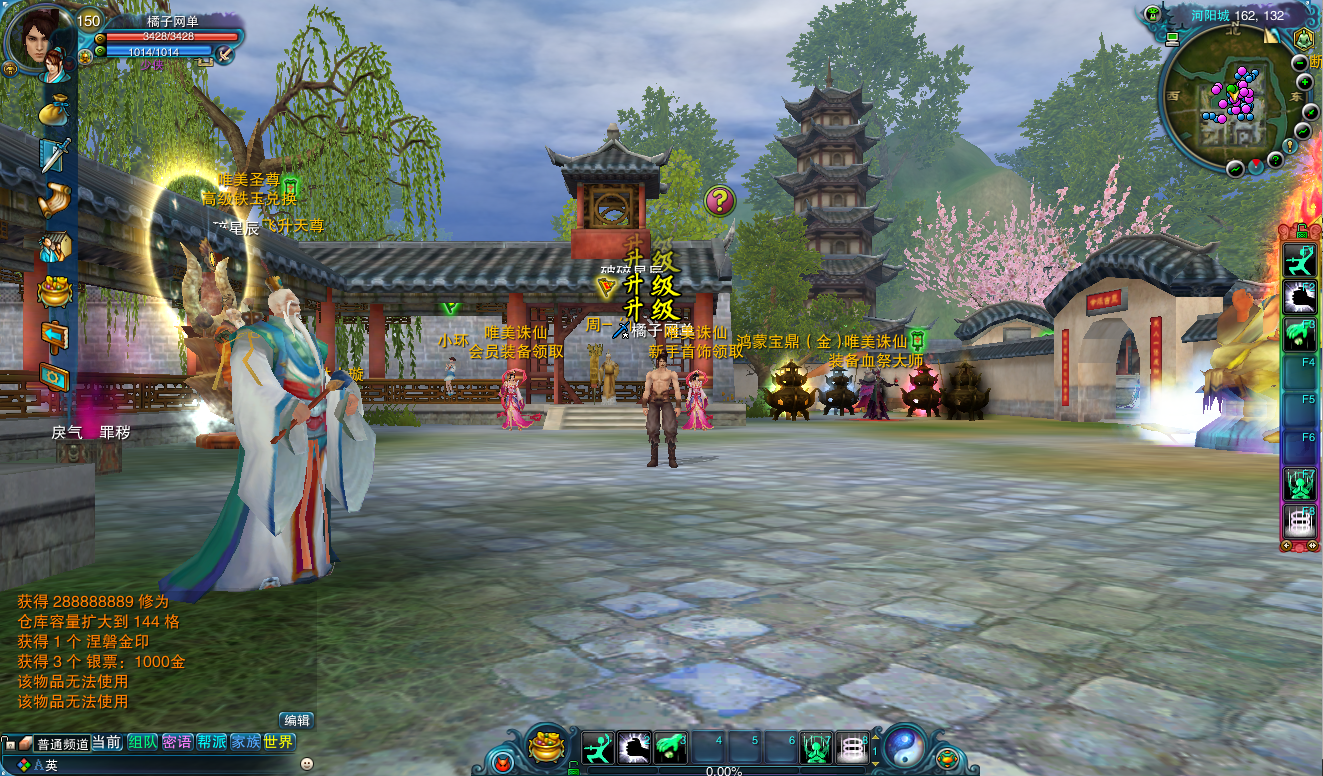Image resolution: width=1323 pixels, height=776 pixels.
Task: Click the yin-yang orb beside the hotbar
Action: pyautogui.click(x=904, y=746)
